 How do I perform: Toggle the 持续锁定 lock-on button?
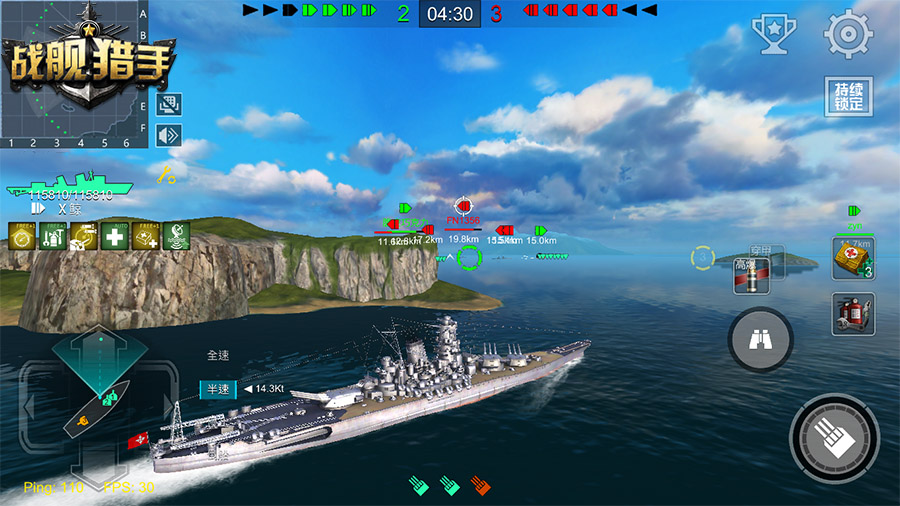click(x=848, y=97)
